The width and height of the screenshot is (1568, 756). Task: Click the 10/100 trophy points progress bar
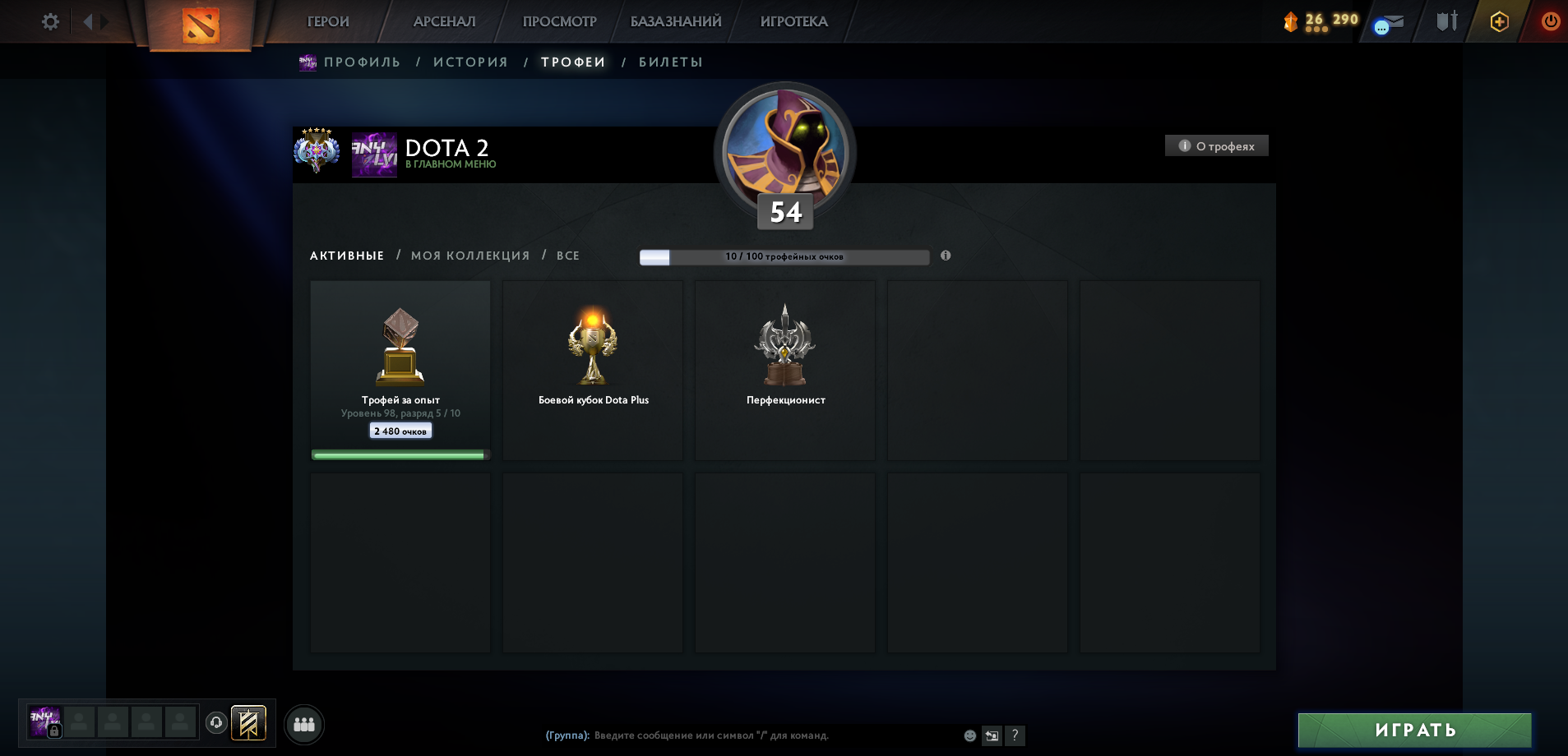coord(786,256)
